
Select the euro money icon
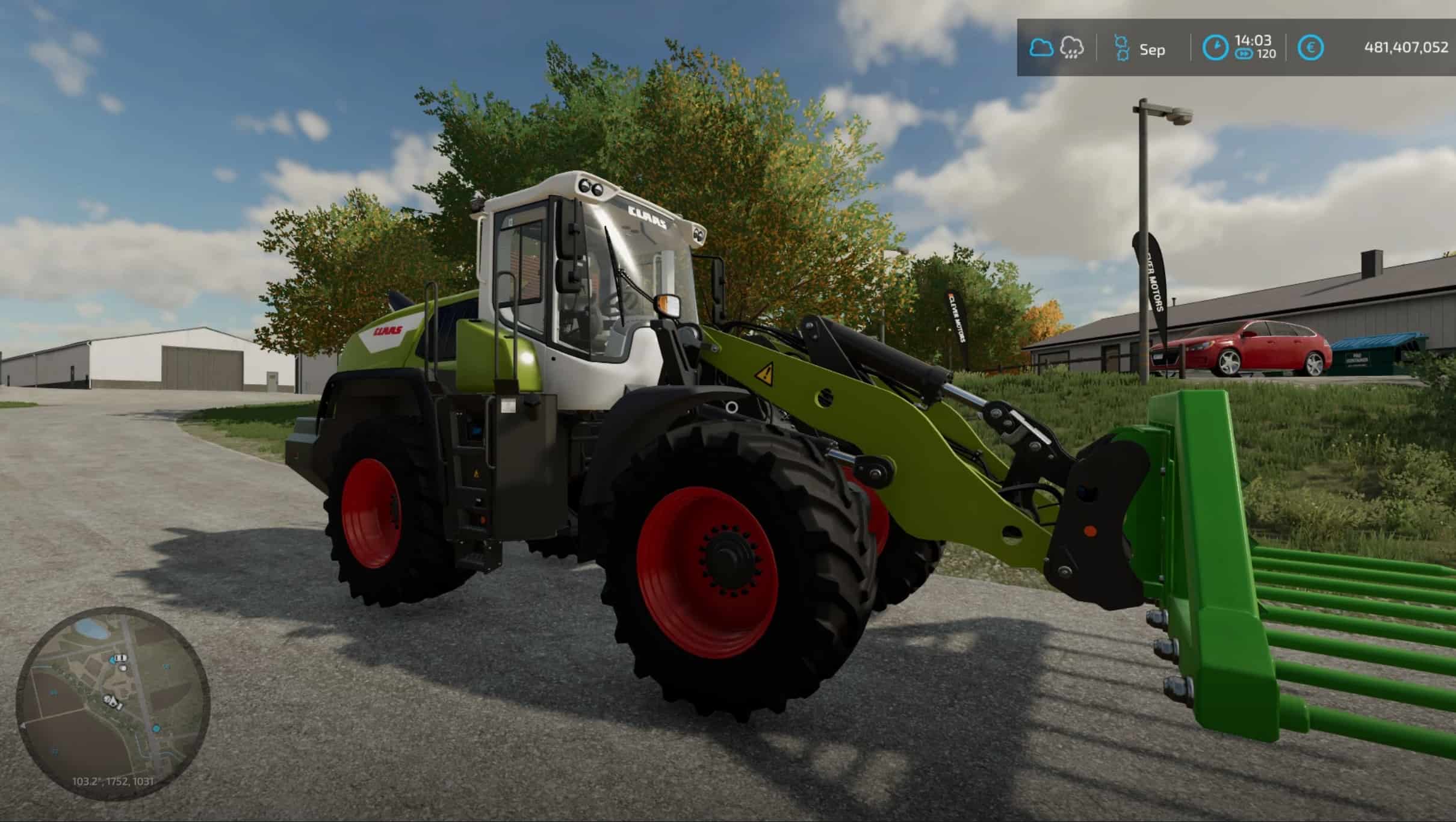coord(1310,48)
